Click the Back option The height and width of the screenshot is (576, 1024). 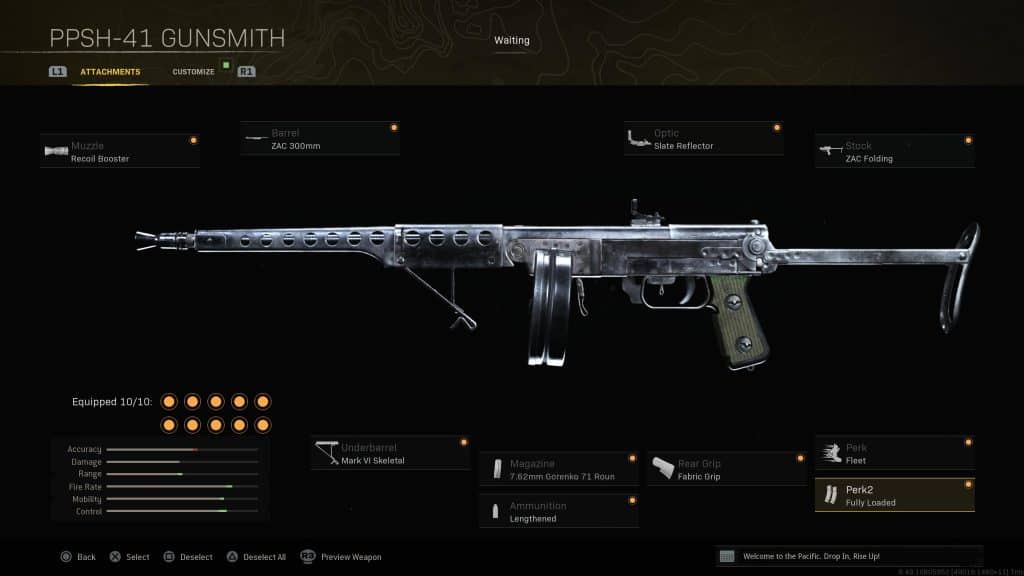click(78, 557)
